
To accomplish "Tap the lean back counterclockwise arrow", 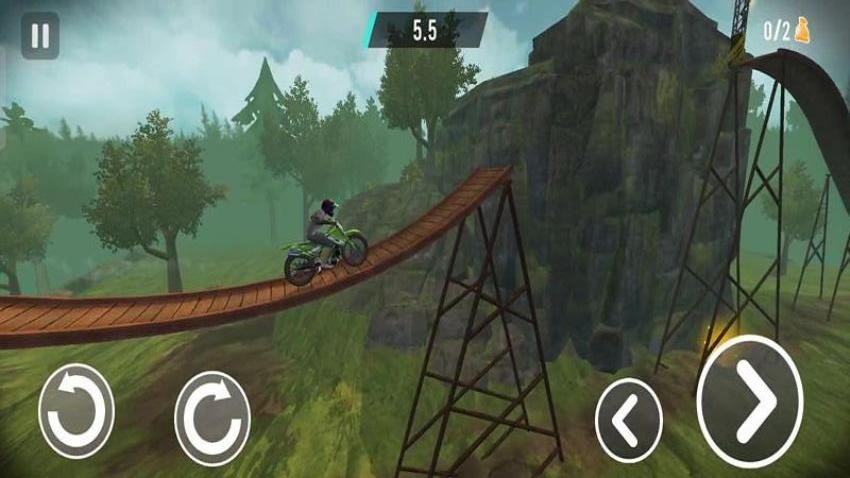I will [x=76, y=411].
